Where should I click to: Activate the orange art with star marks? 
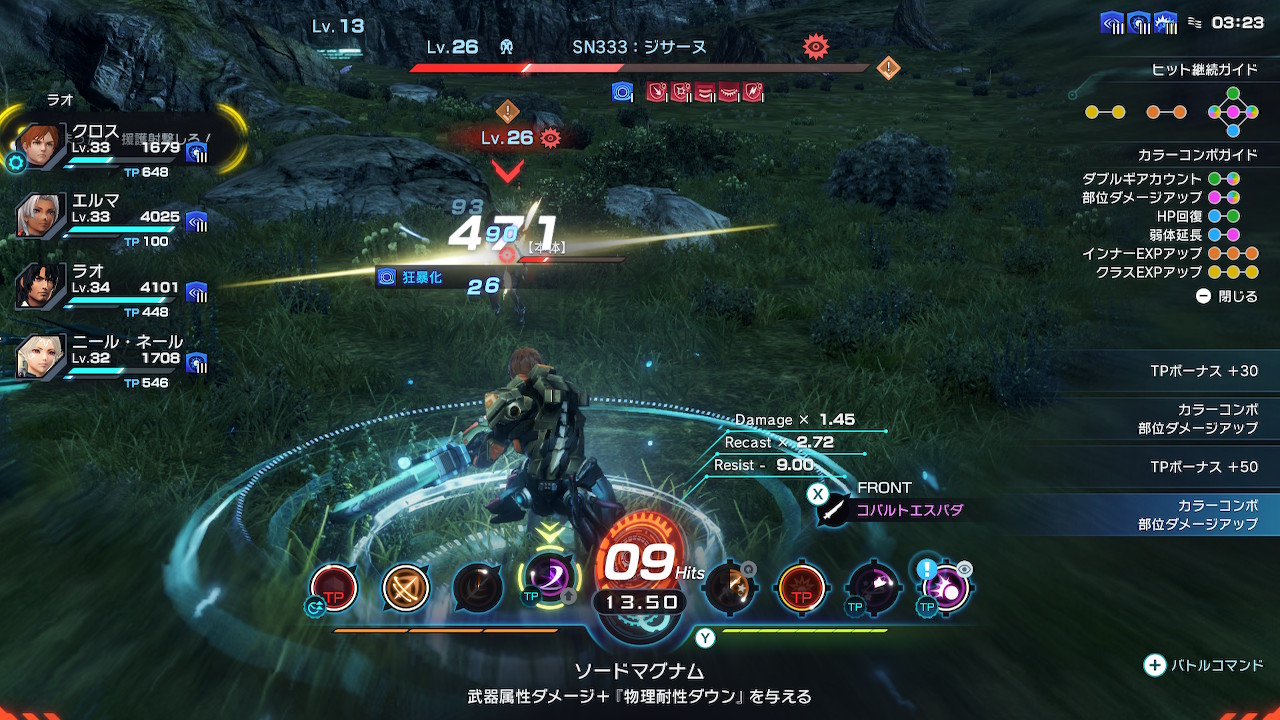pos(728,587)
